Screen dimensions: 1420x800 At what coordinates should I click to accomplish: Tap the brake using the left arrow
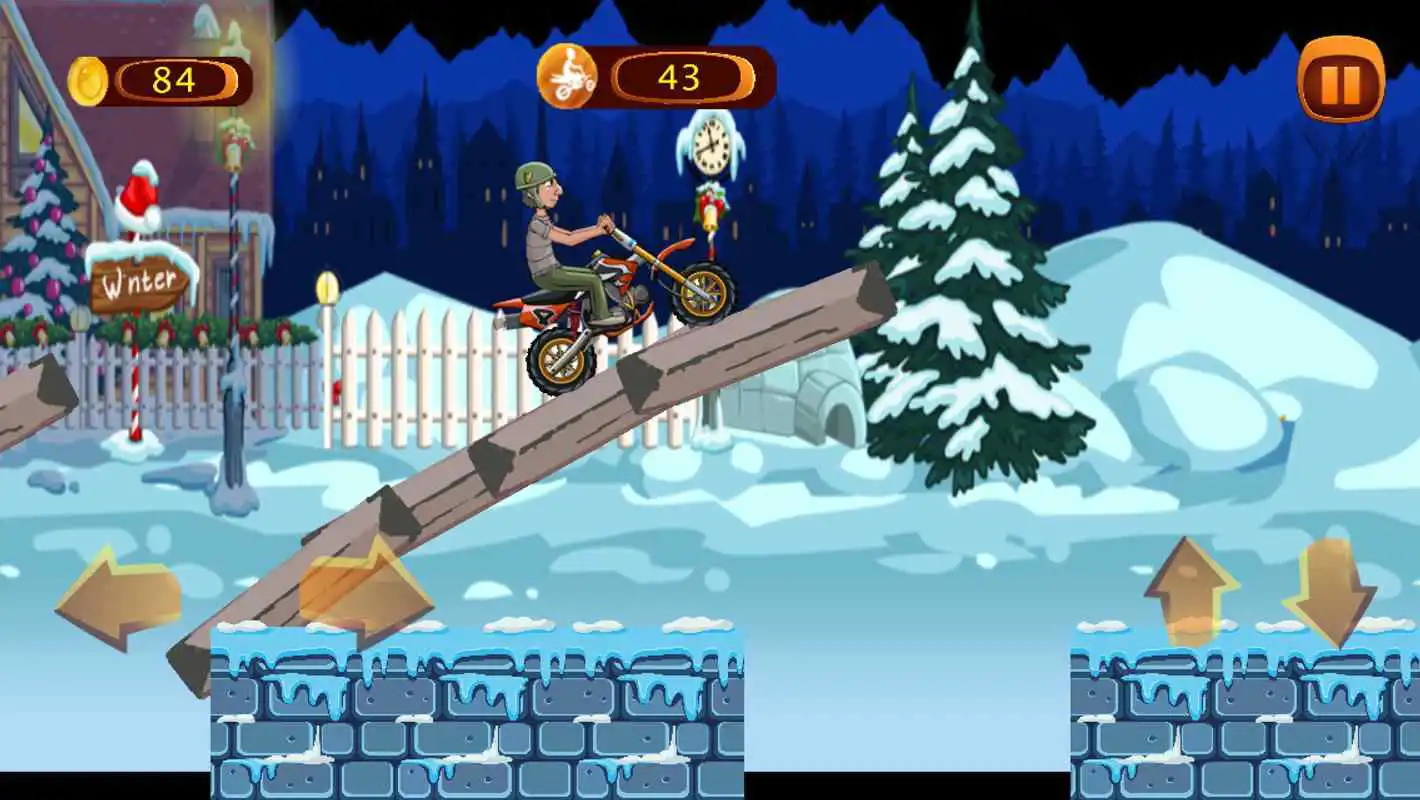117,595
